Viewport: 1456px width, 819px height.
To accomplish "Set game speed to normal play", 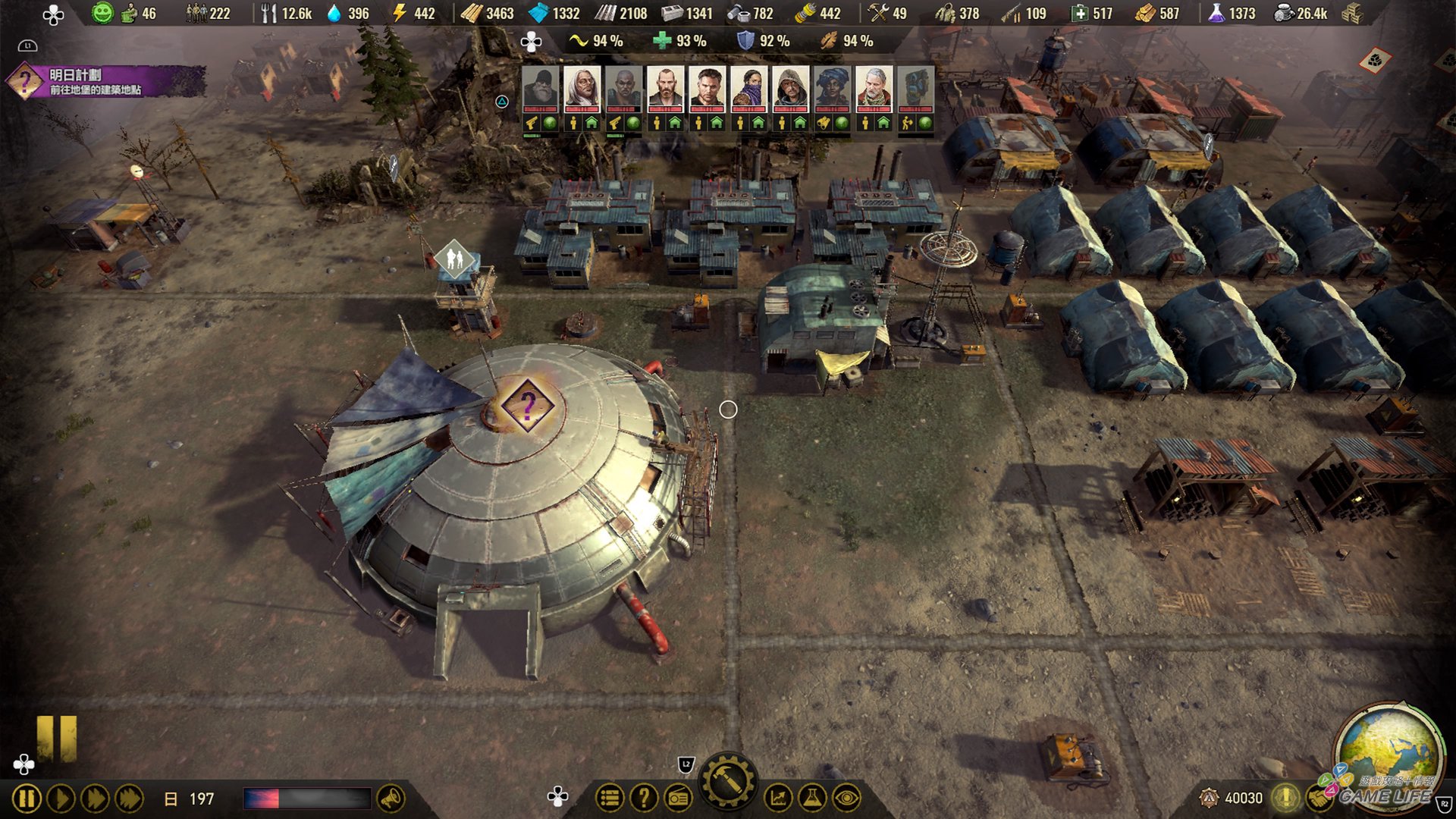I will [x=61, y=799].
